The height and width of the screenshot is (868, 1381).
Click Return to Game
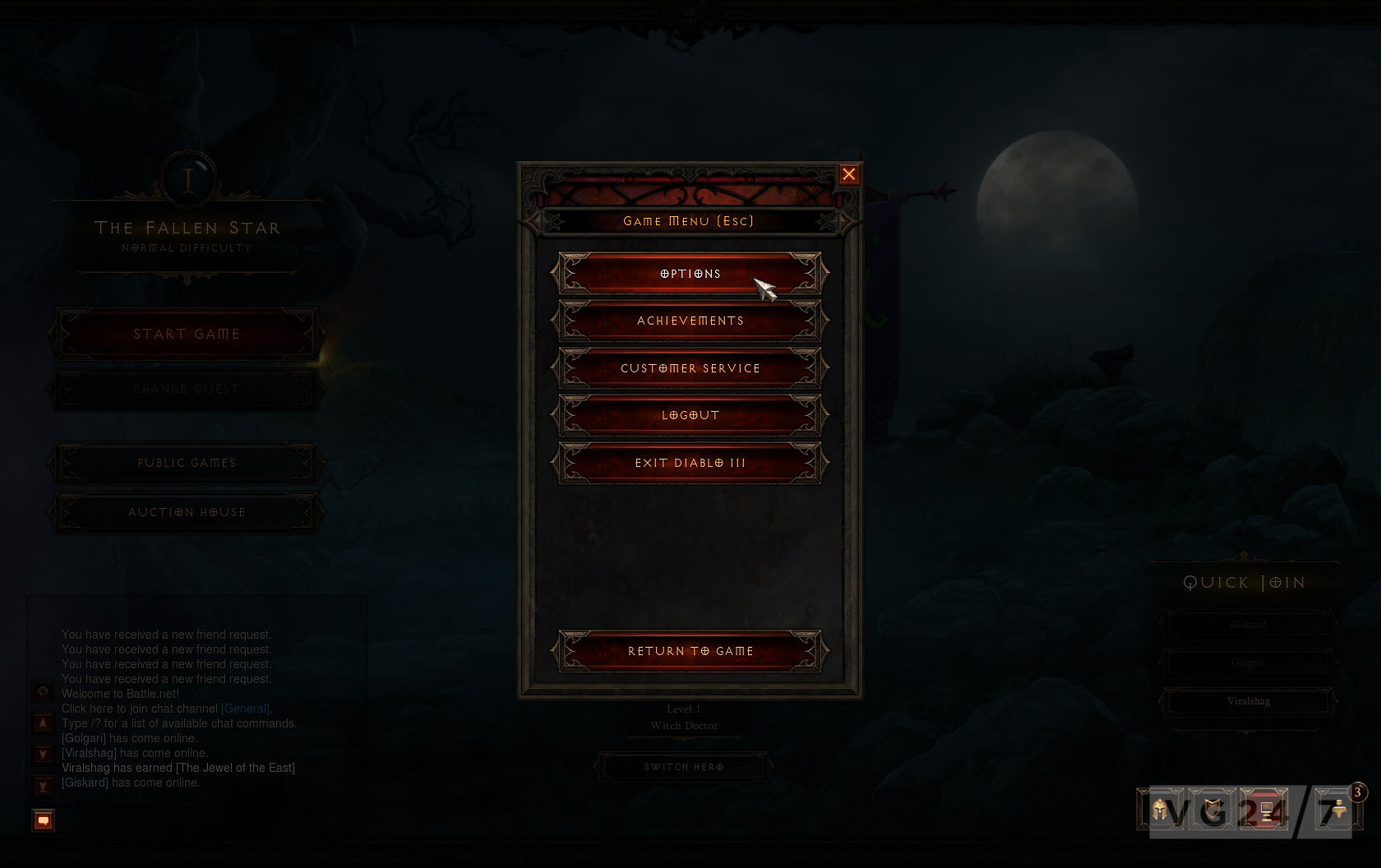pos(689,650)
